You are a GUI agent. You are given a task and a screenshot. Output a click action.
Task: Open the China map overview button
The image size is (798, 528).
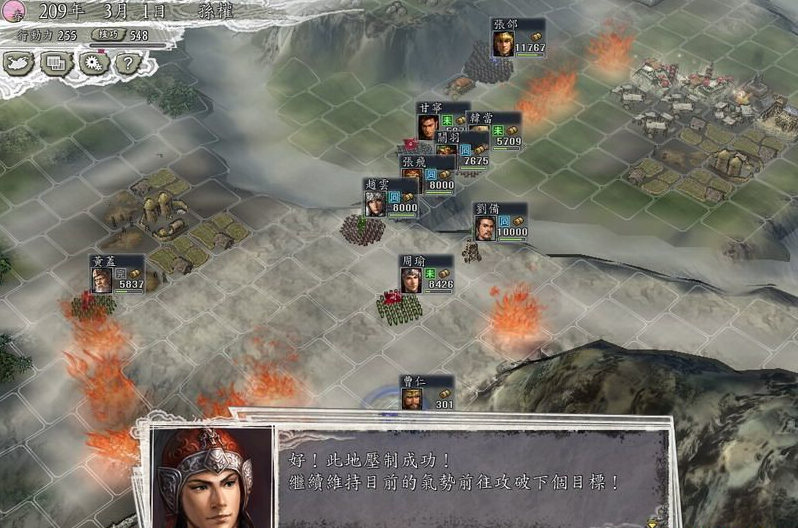[19, 63]
